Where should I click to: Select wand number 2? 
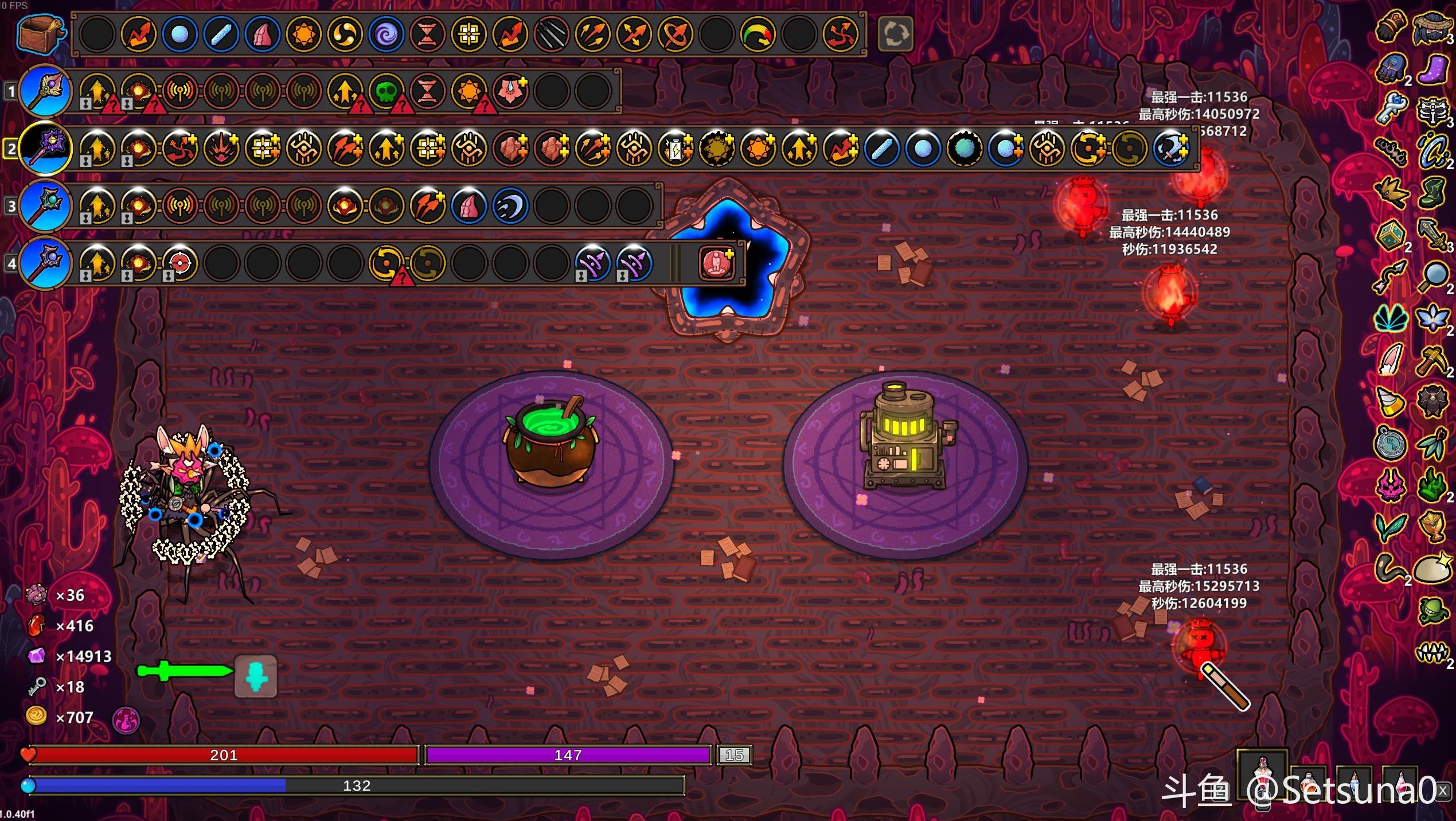point(45,148)
